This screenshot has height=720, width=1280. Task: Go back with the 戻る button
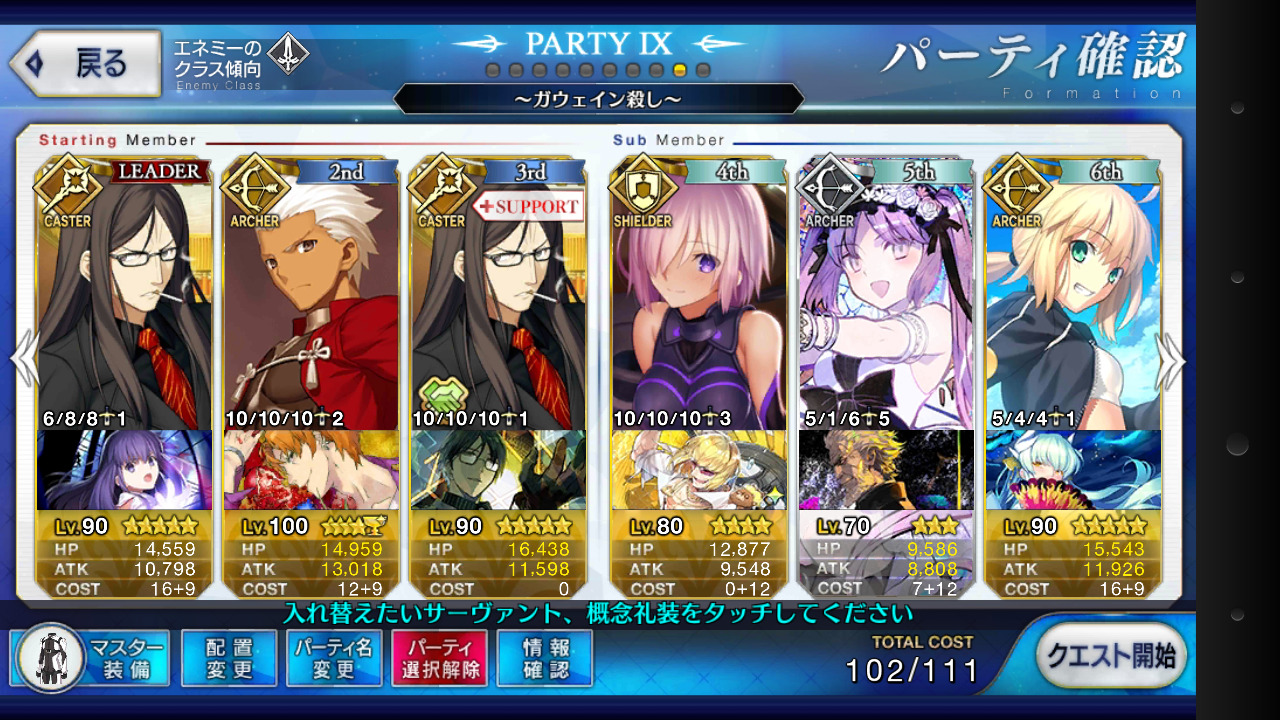point(86,64)
